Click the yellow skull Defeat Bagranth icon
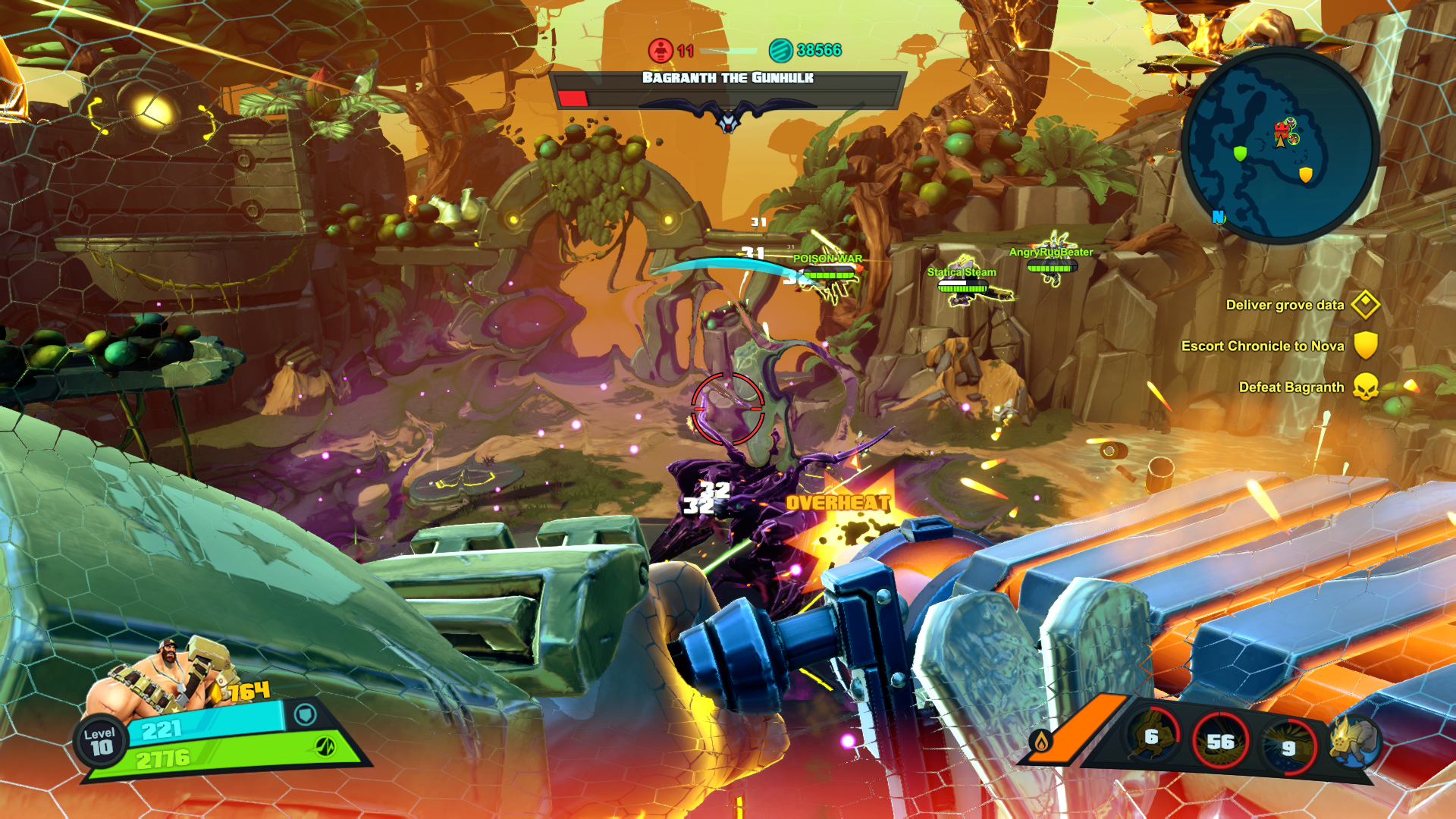The width and height of the screenshot is (1456, 819). coord(1366,387)
